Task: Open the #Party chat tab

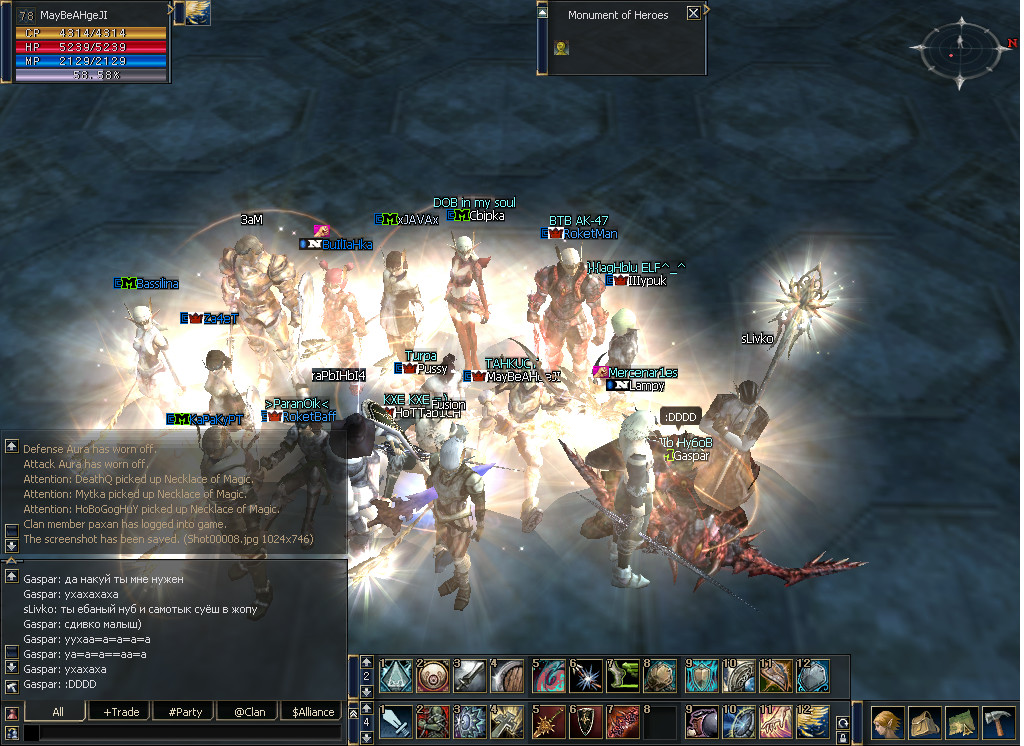Action: click(x=185, y=712)
